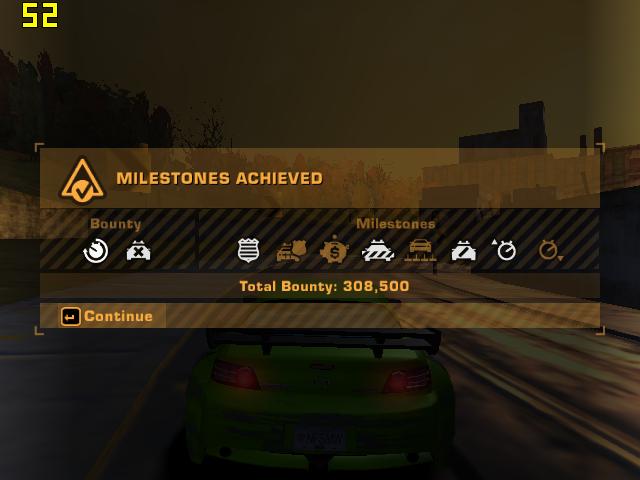Click the white stopwatch milestone icon
This screenshot has height=480, width=640.
coord(505,250)
